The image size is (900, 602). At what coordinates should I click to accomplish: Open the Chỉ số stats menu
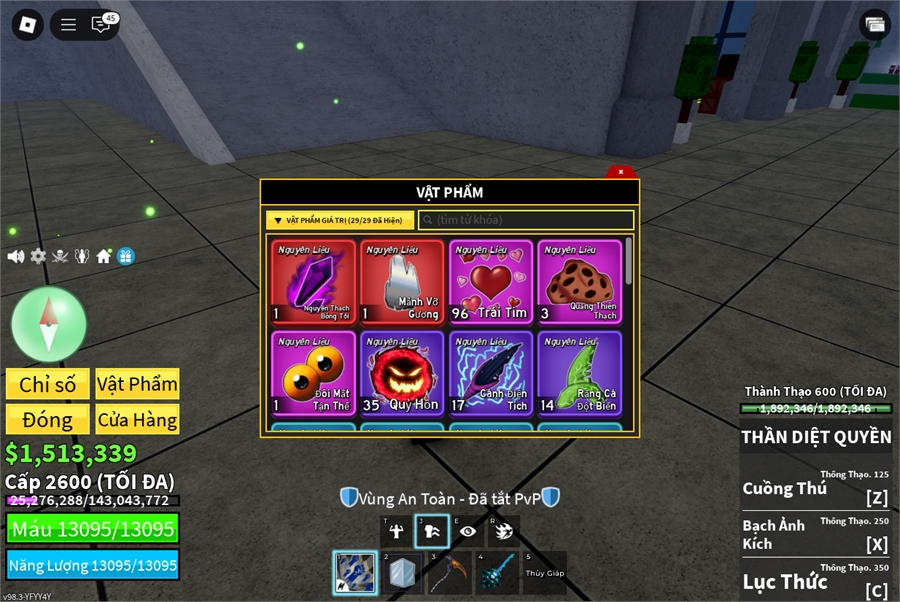[47, 384]
